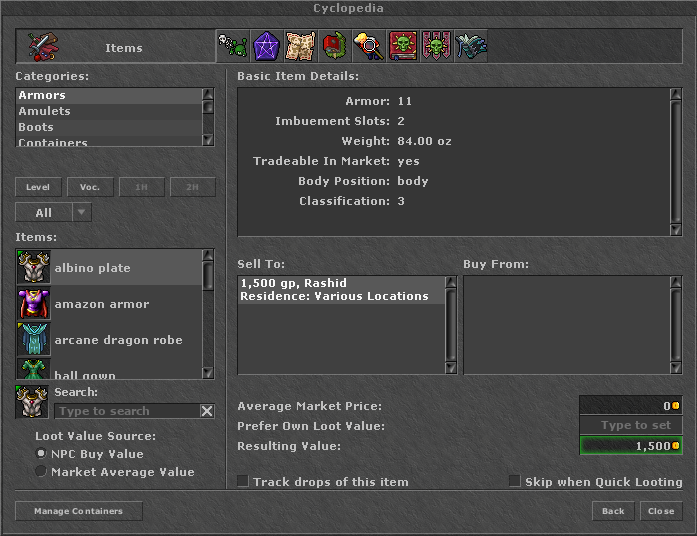Open Manage Containers
Screen dimensions: 697x536
(x=79, y=511)
